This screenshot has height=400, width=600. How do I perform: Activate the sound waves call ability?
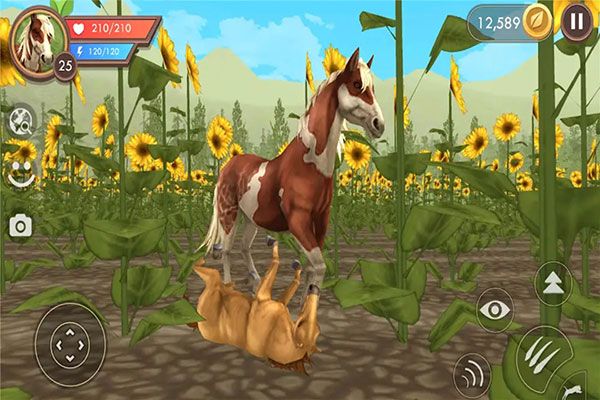[472, 376]
